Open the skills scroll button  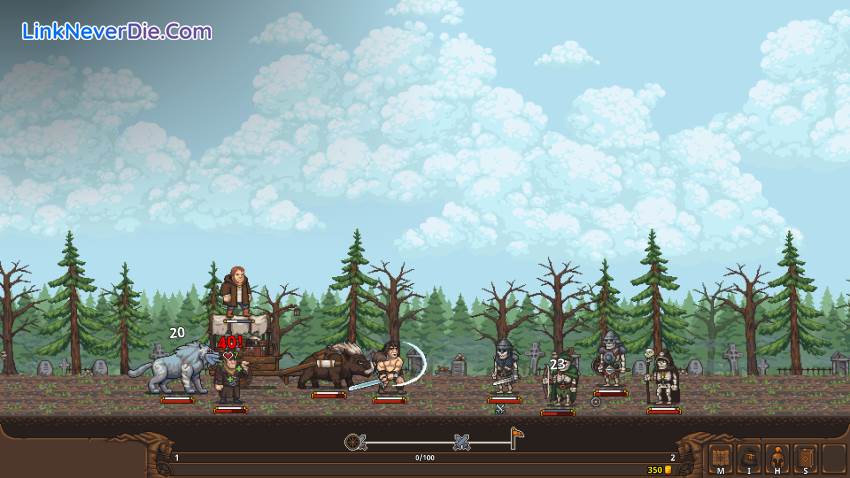pos(805,458)
